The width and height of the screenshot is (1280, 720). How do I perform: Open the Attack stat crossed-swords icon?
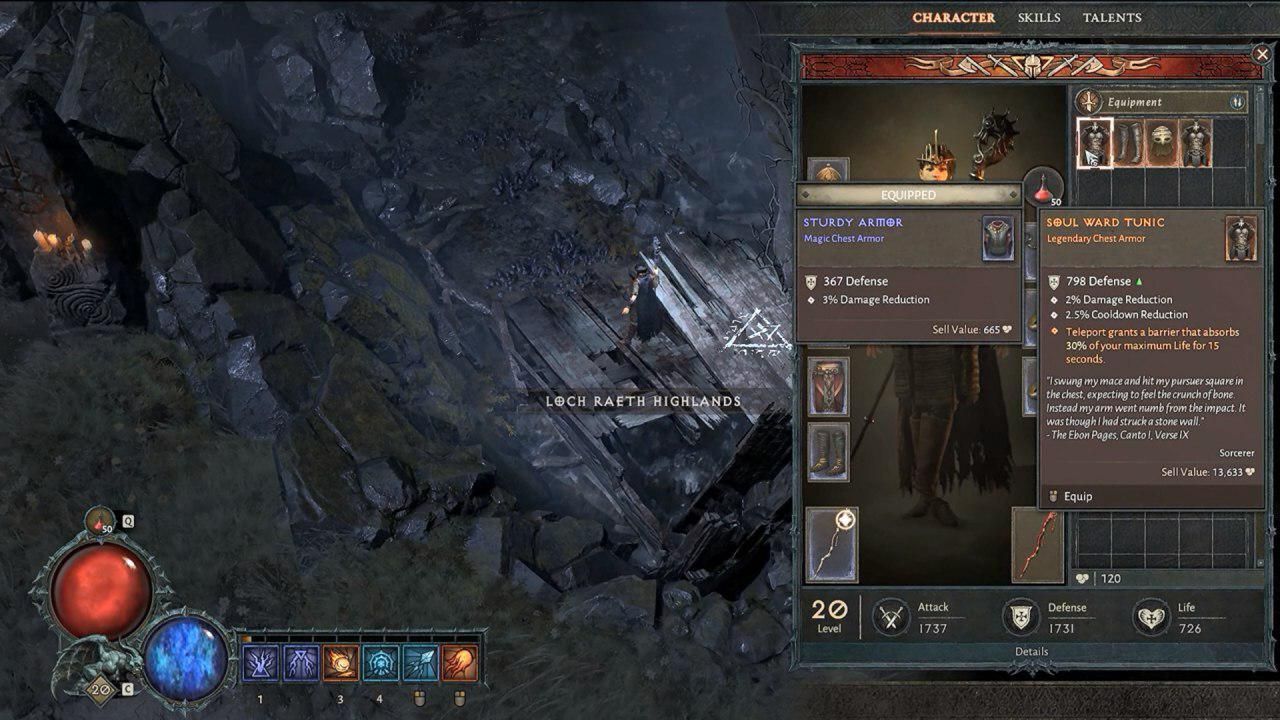click(x=889, y=611)
